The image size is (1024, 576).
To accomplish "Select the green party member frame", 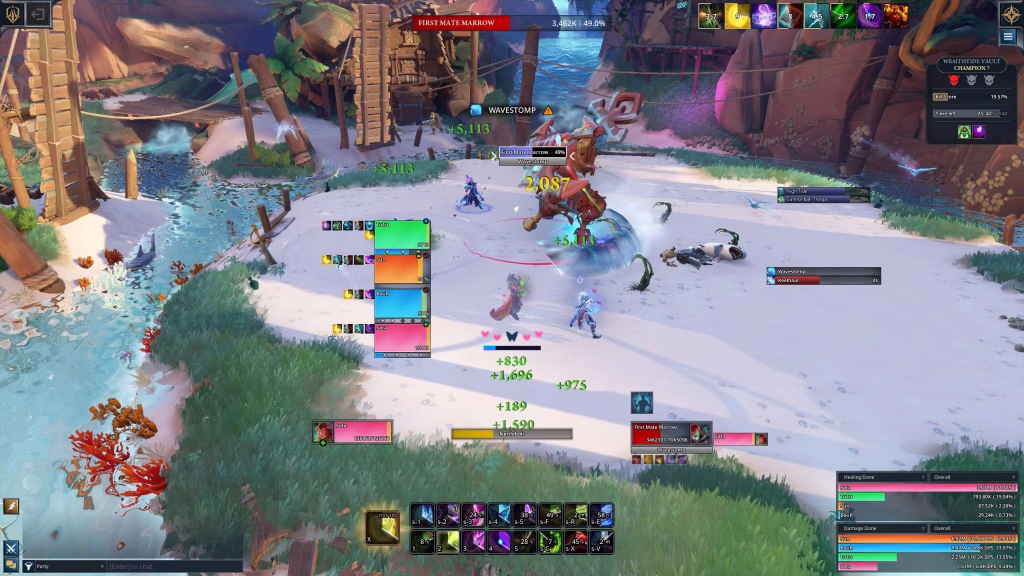I will click(401, 235).
